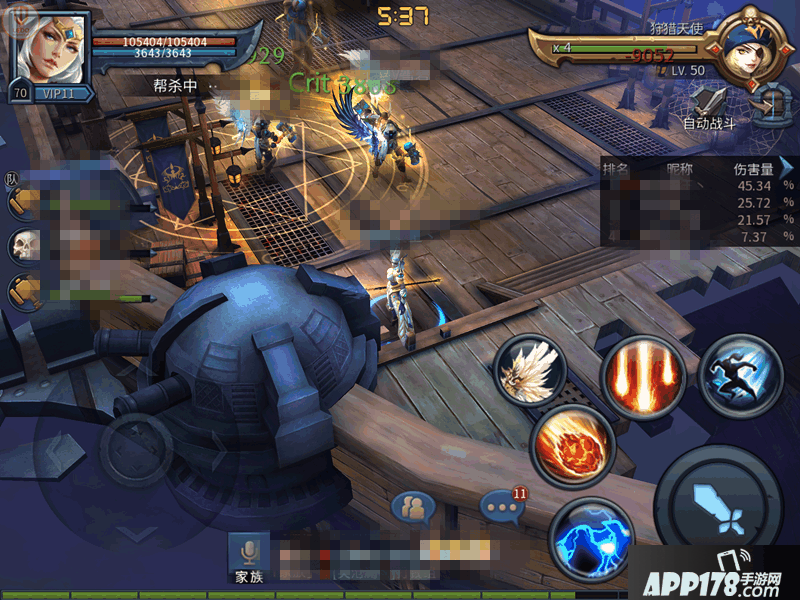Image resolution: width=800 pixels, height=600 pixels.
Task: Activate the blue dash sprint skill
Action: tap(741, 373)
